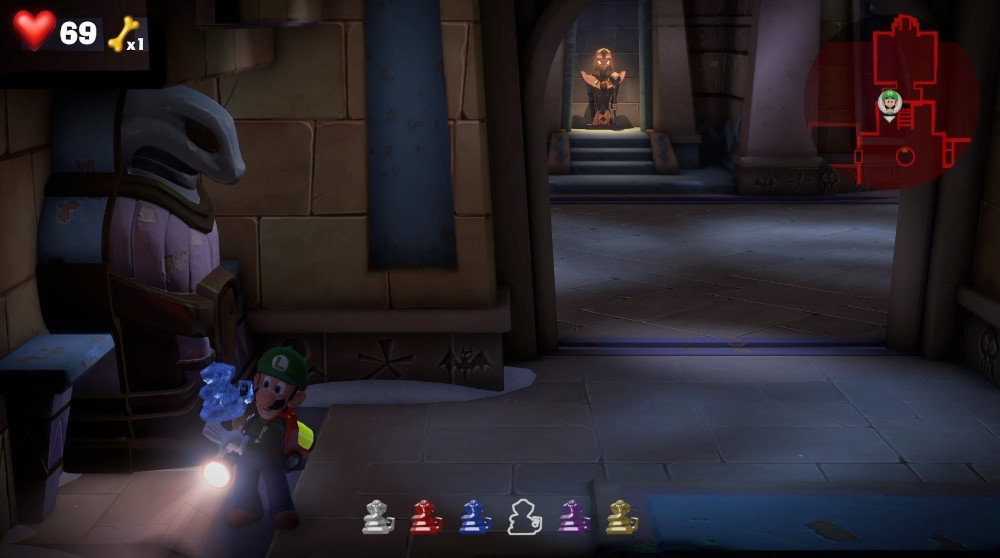This screenshot has width=1000, height=558.
Task: Click Luigi's face marker on the minimap
Action: pyautogui.click(x=890, y=101)
